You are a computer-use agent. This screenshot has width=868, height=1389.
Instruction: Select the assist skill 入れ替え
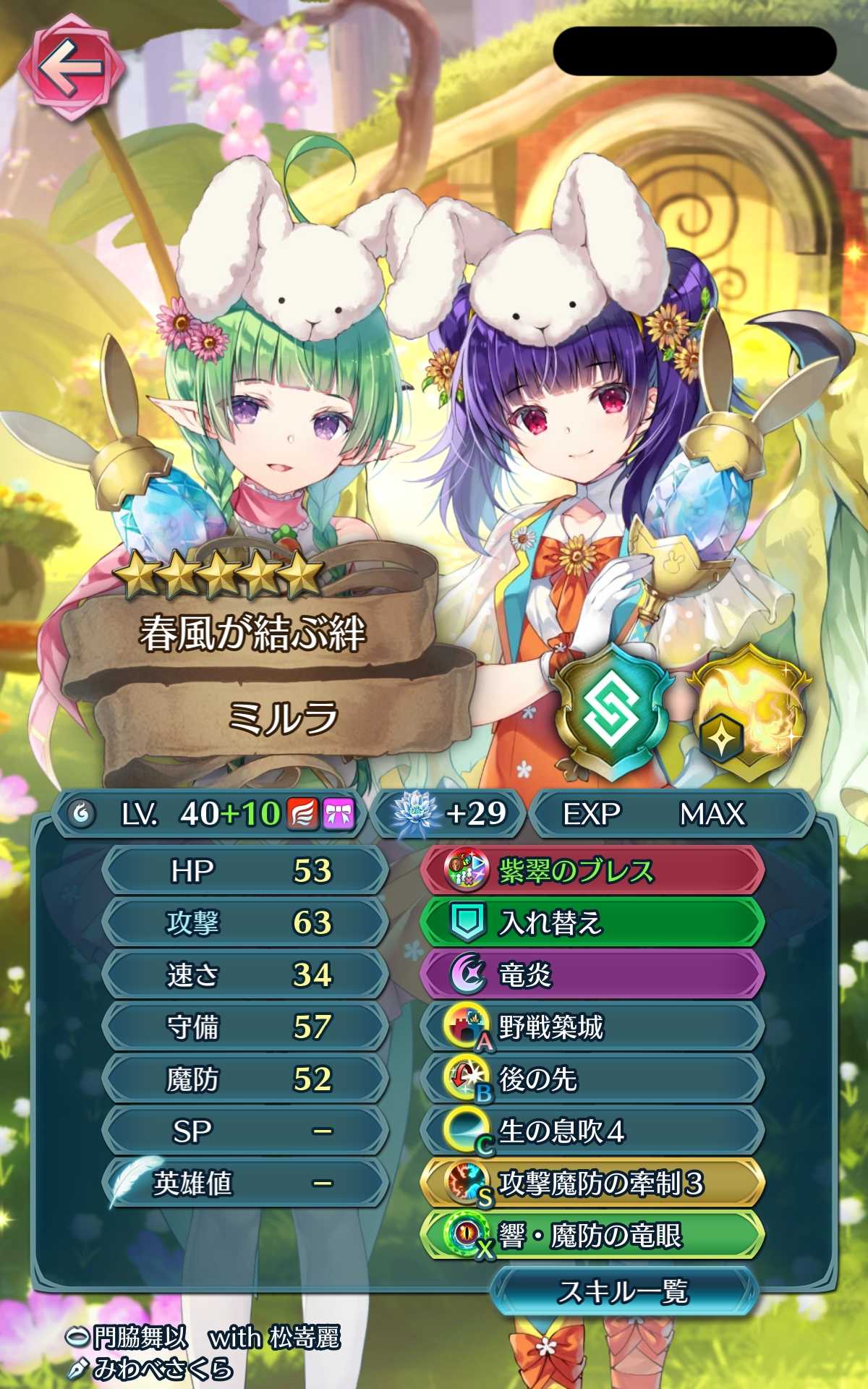pos(592,922)
